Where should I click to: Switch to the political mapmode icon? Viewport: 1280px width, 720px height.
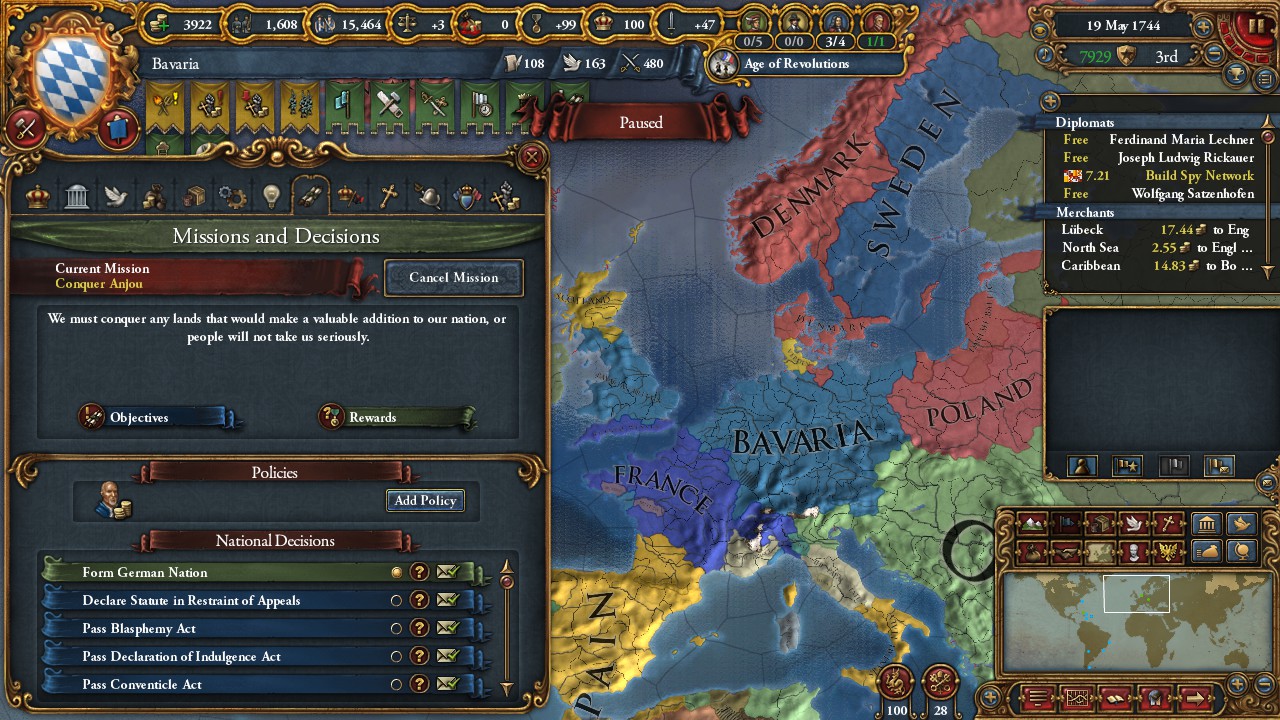[1065, 523]
